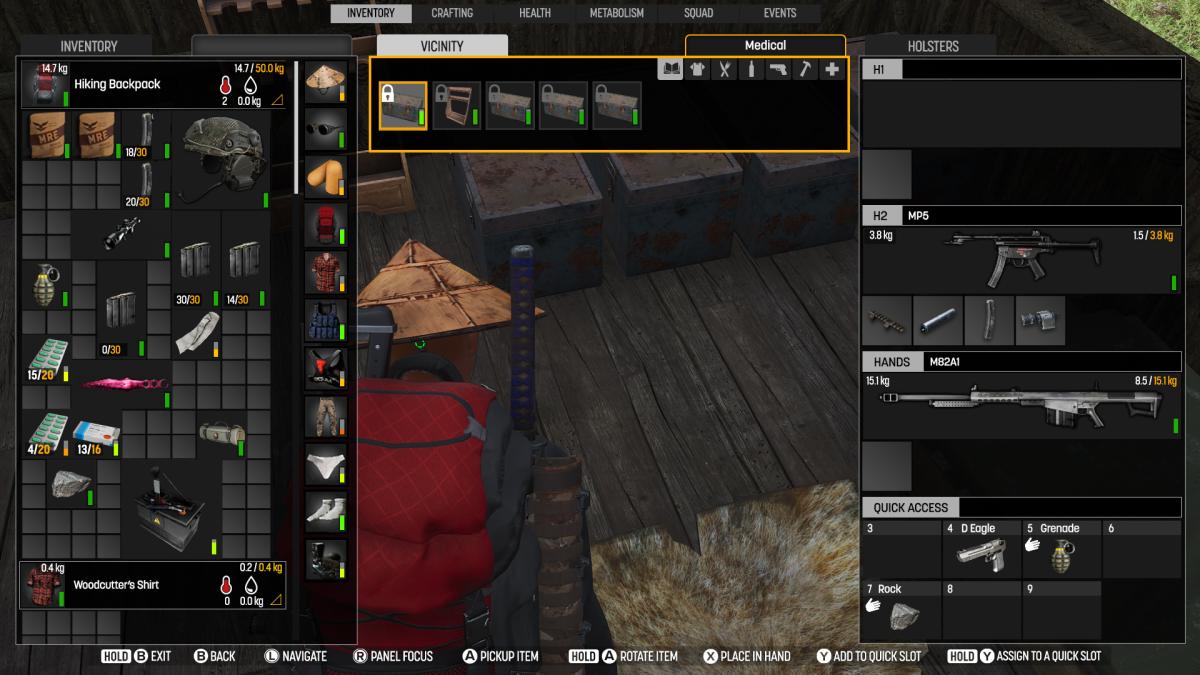Choose the D Eagle quick access slot
The width and height of the screenshot is (1200, 675).
pyautogui.click(x=980, y=548)
